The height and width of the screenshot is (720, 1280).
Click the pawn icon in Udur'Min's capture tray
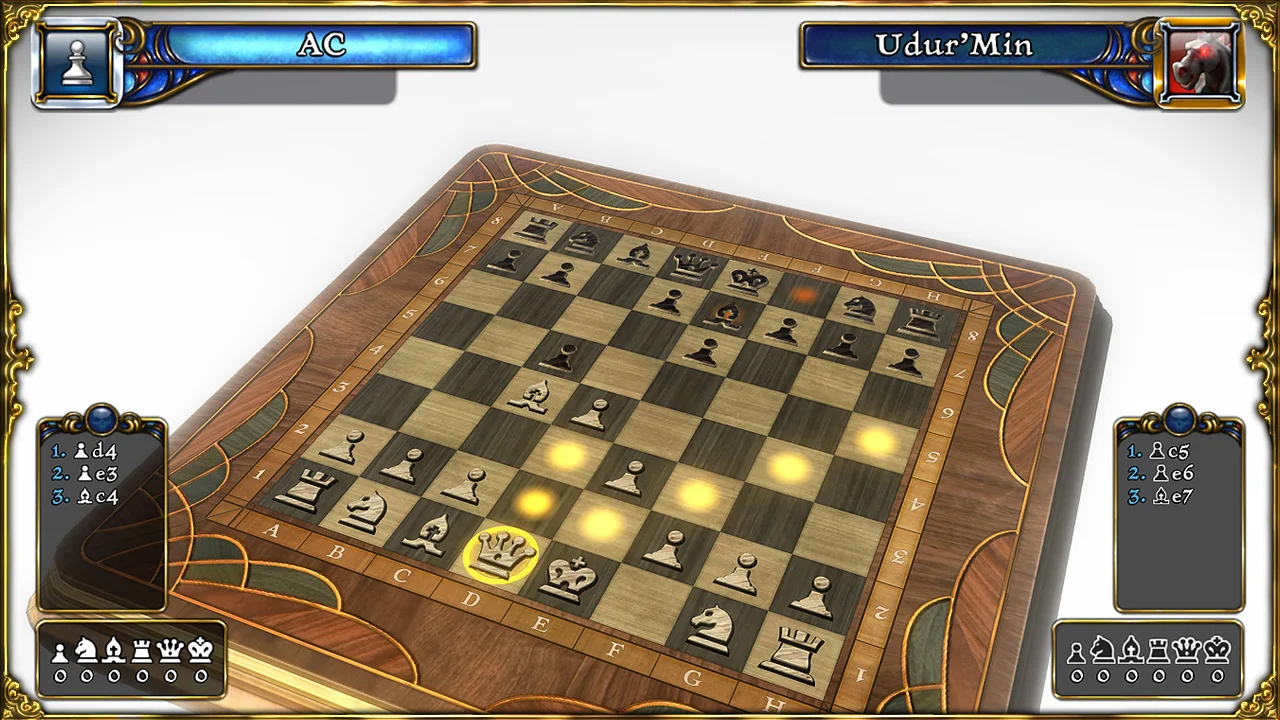pos(1076,650)
